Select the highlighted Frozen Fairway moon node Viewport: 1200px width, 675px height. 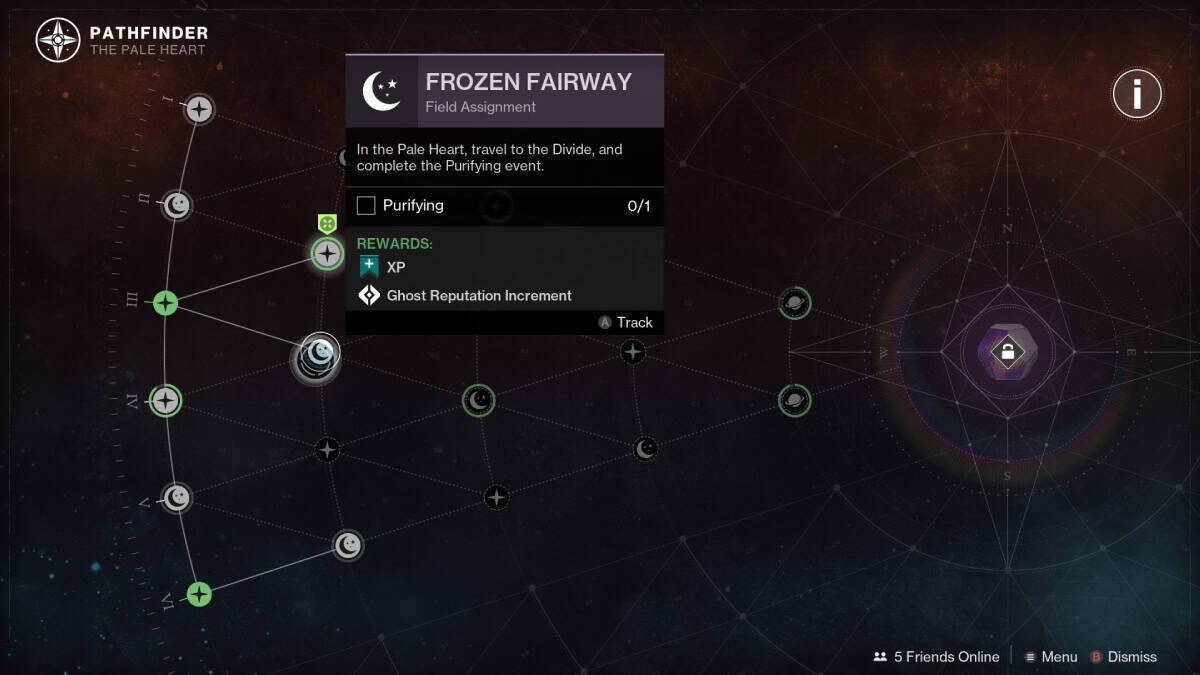click(x=319, y=353)
